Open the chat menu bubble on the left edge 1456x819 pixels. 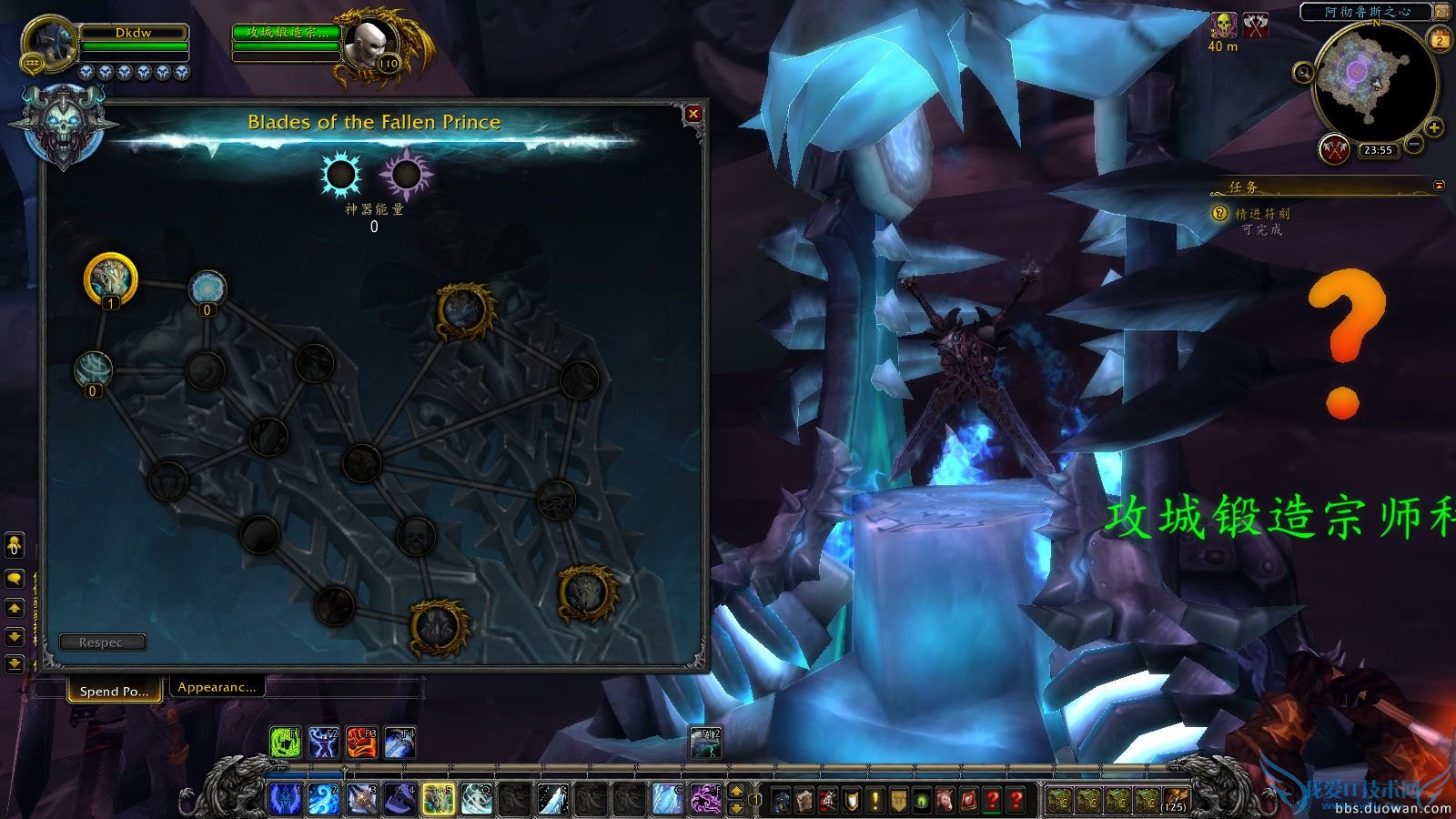point(14,578)
